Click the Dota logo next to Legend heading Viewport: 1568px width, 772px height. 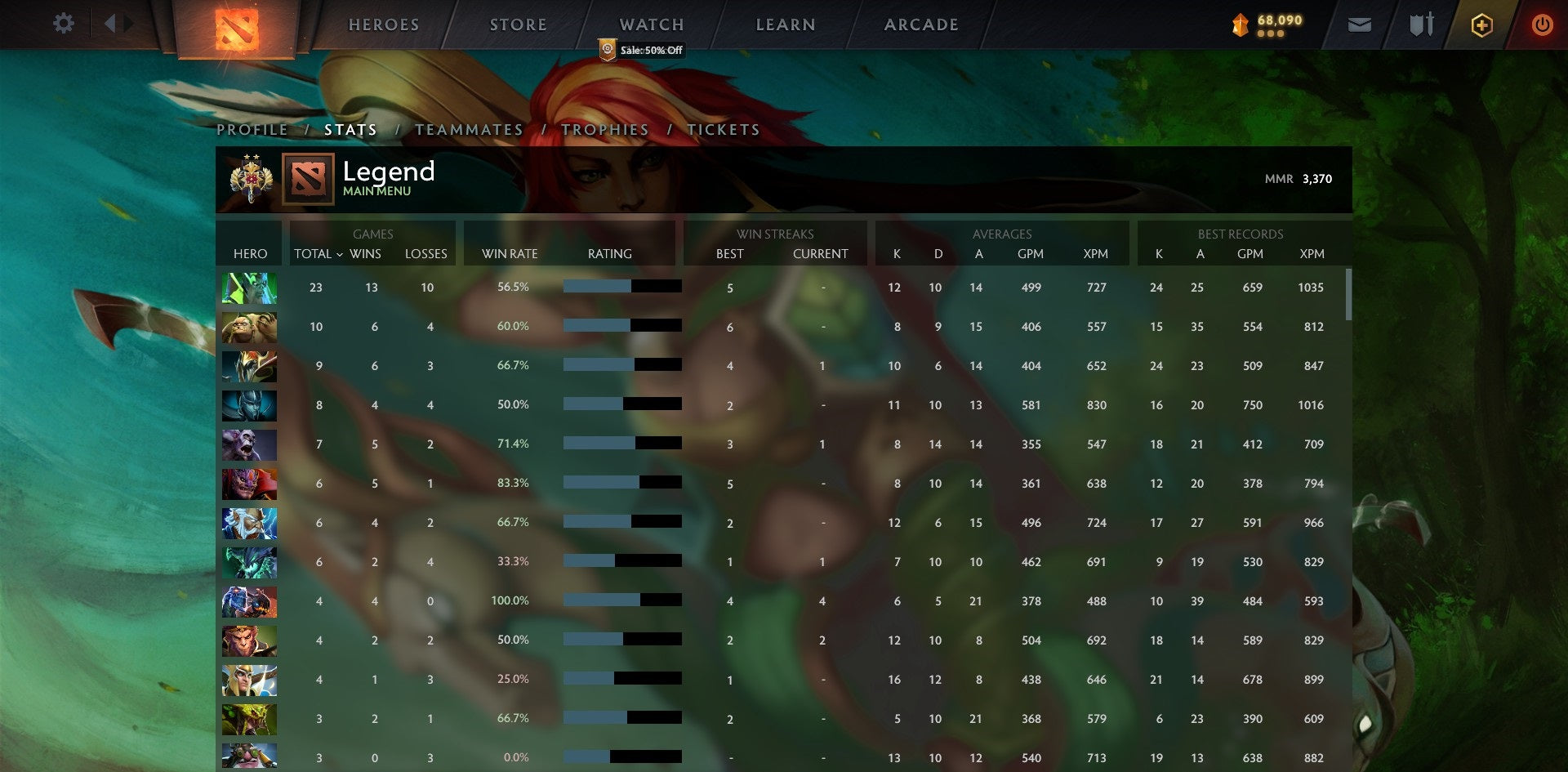point(309,179)
